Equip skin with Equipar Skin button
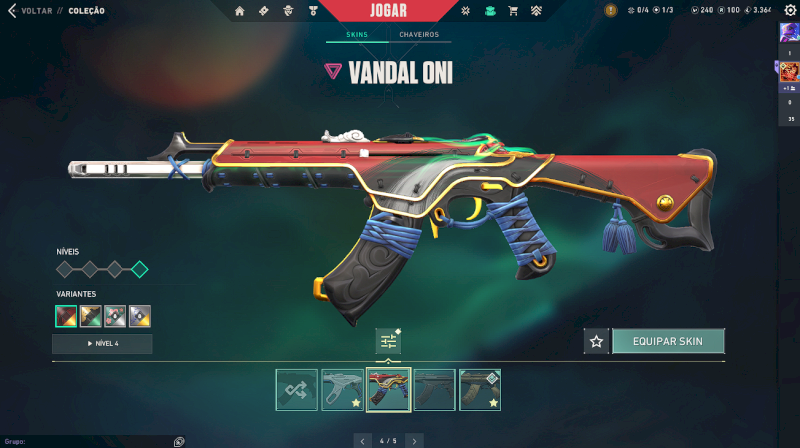This screenshot has width=800, height=448. click(x=668, y=341)
